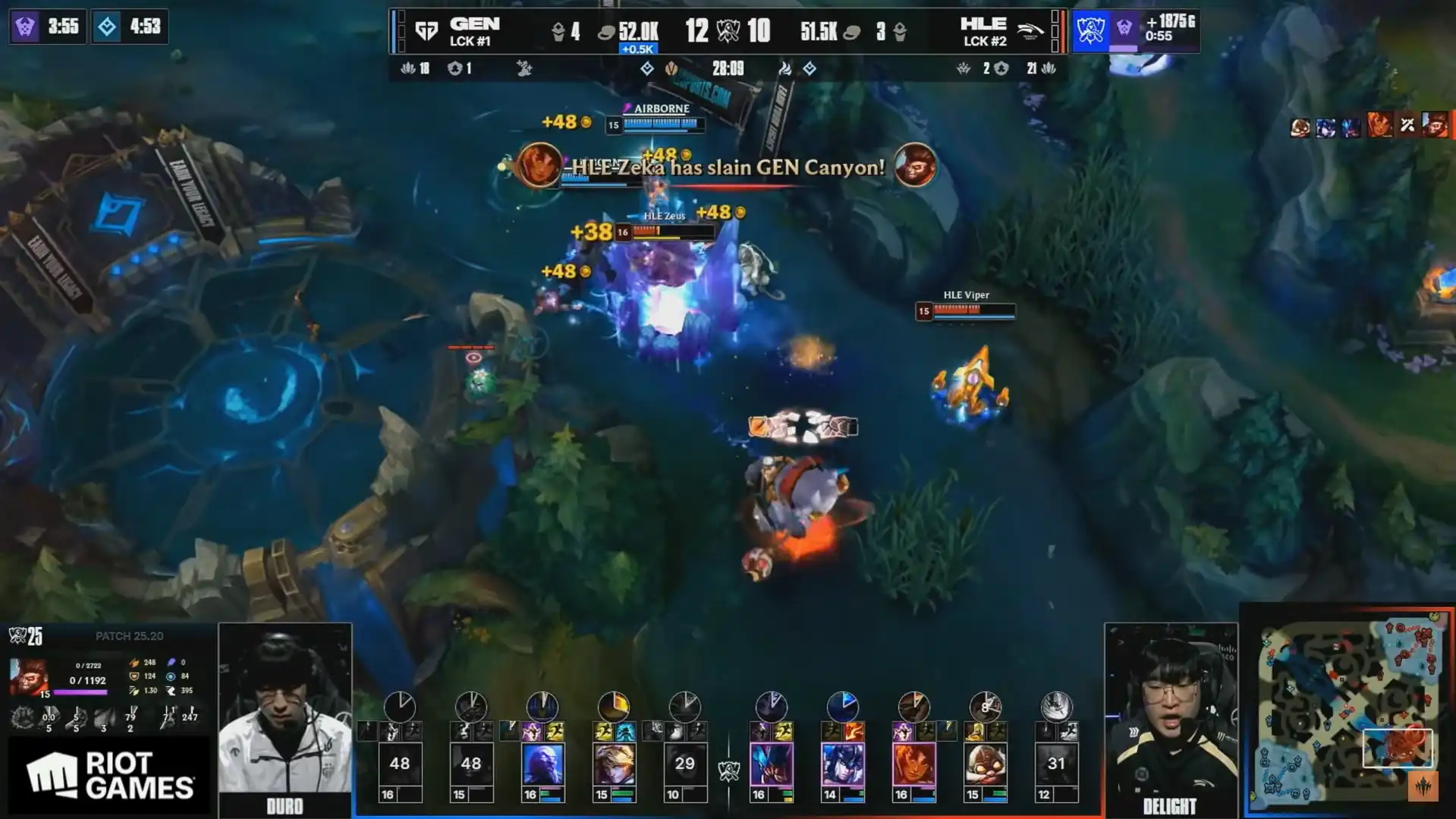Select the Ezreal champion portrait
Screen dimensions: 1456x819
[x=614, y=764]
